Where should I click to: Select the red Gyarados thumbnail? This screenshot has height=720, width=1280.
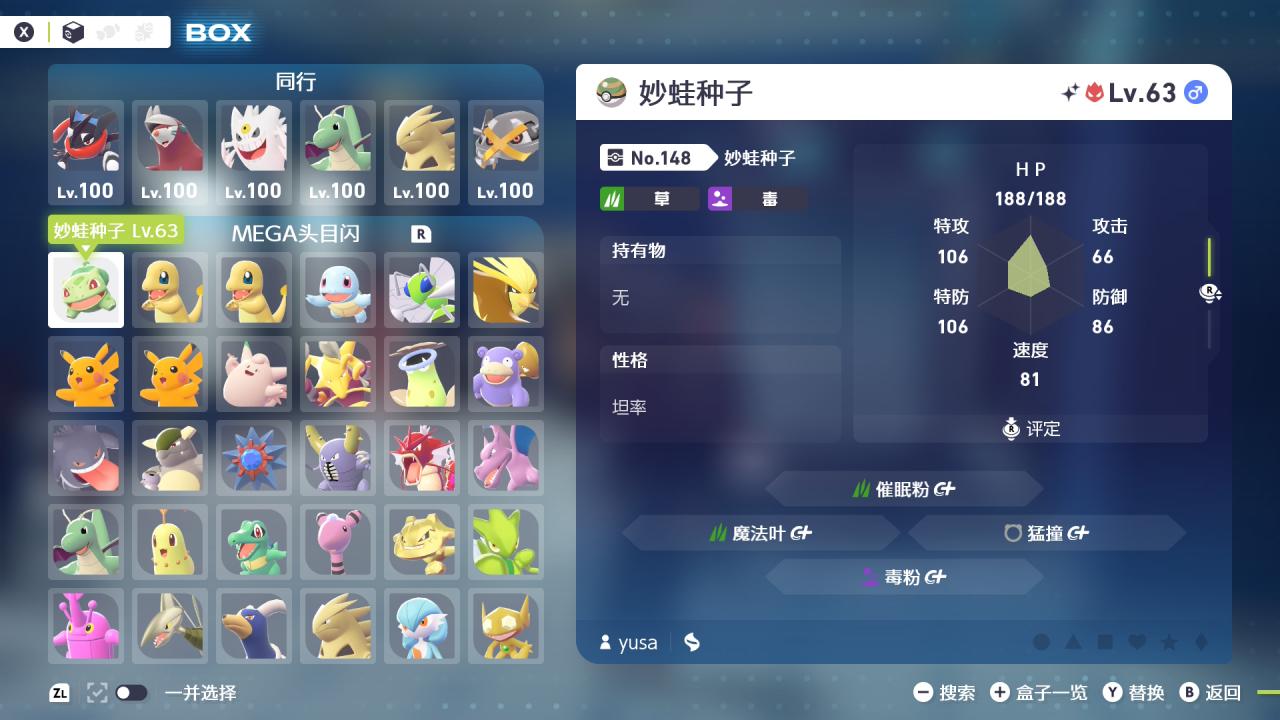(x=422, y=458)
